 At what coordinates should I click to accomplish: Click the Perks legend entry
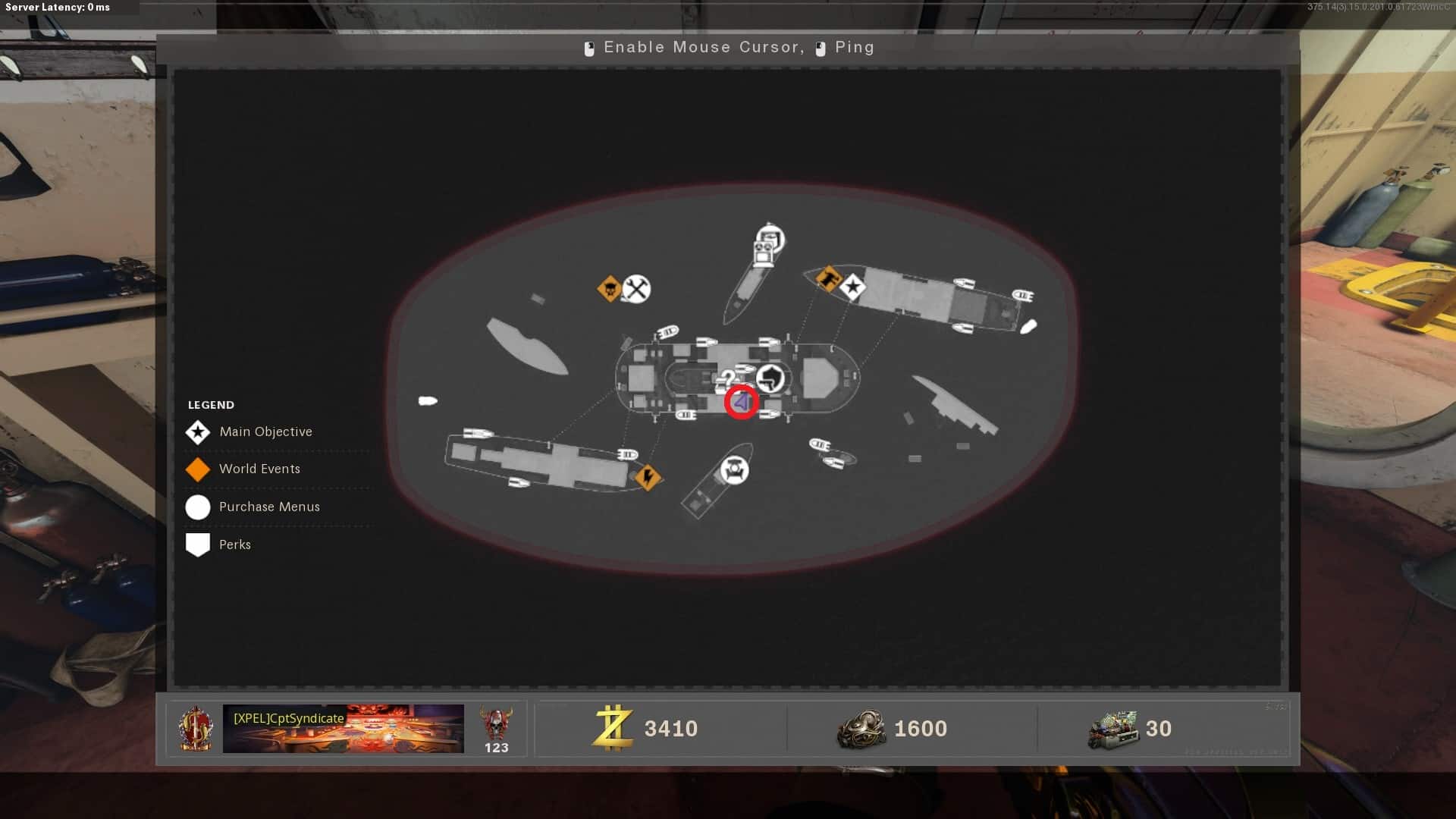(x=234, y=544)
